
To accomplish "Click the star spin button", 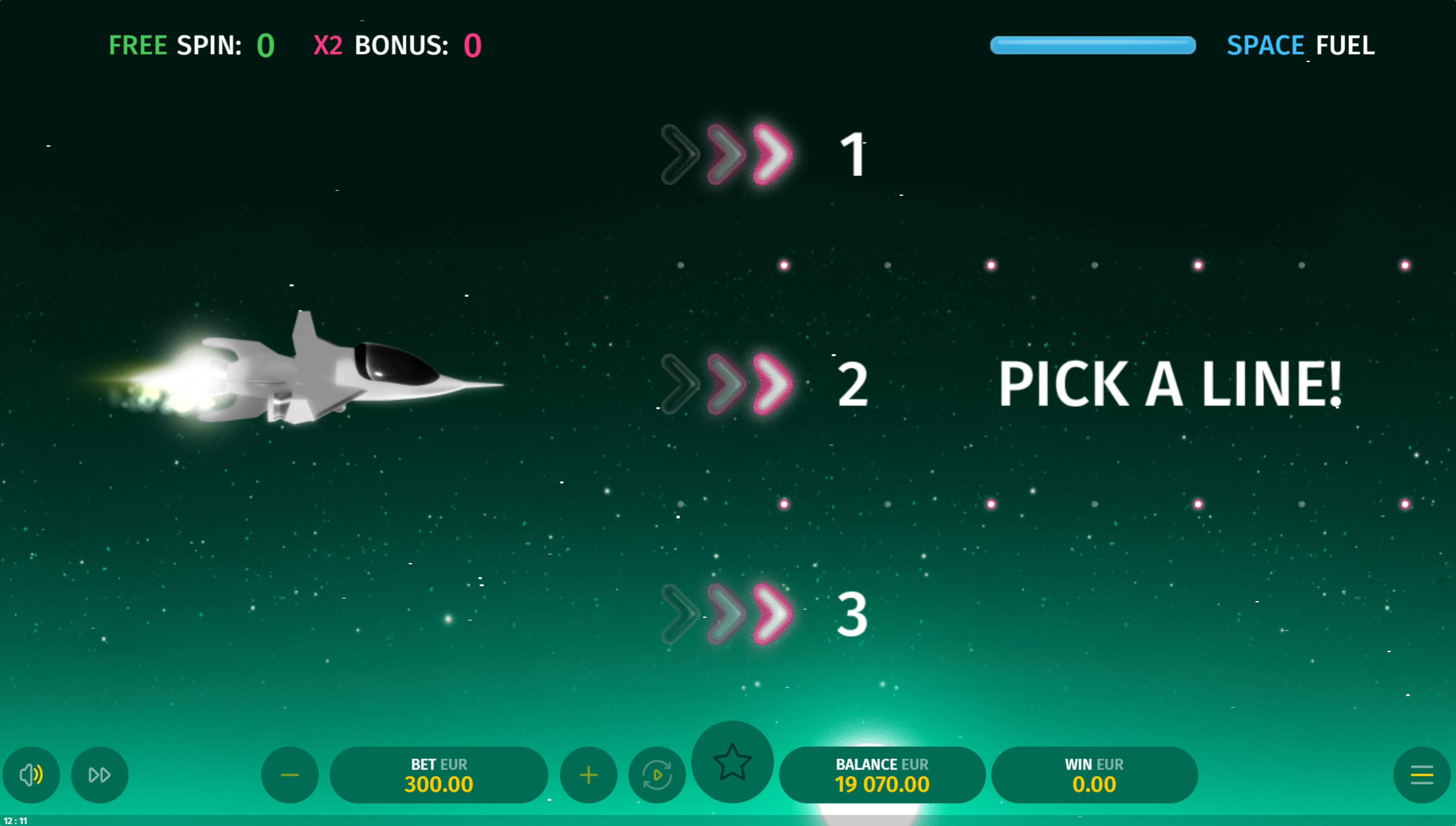I will coord(732,762).
